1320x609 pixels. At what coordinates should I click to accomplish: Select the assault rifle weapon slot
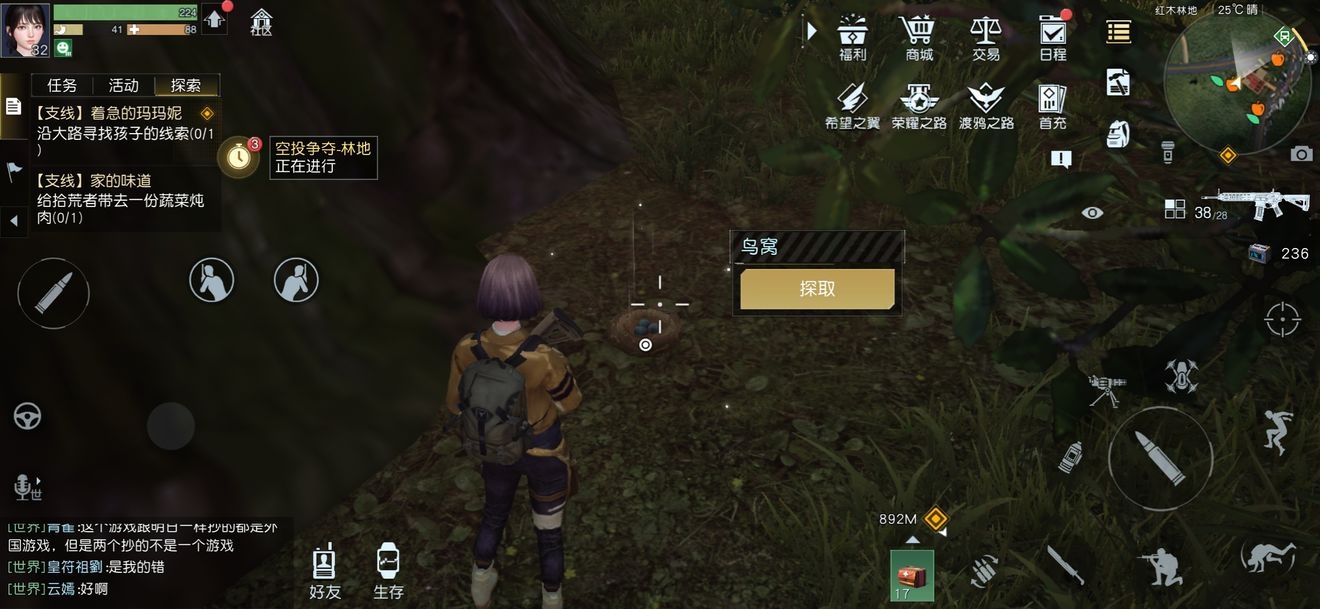1268,200
